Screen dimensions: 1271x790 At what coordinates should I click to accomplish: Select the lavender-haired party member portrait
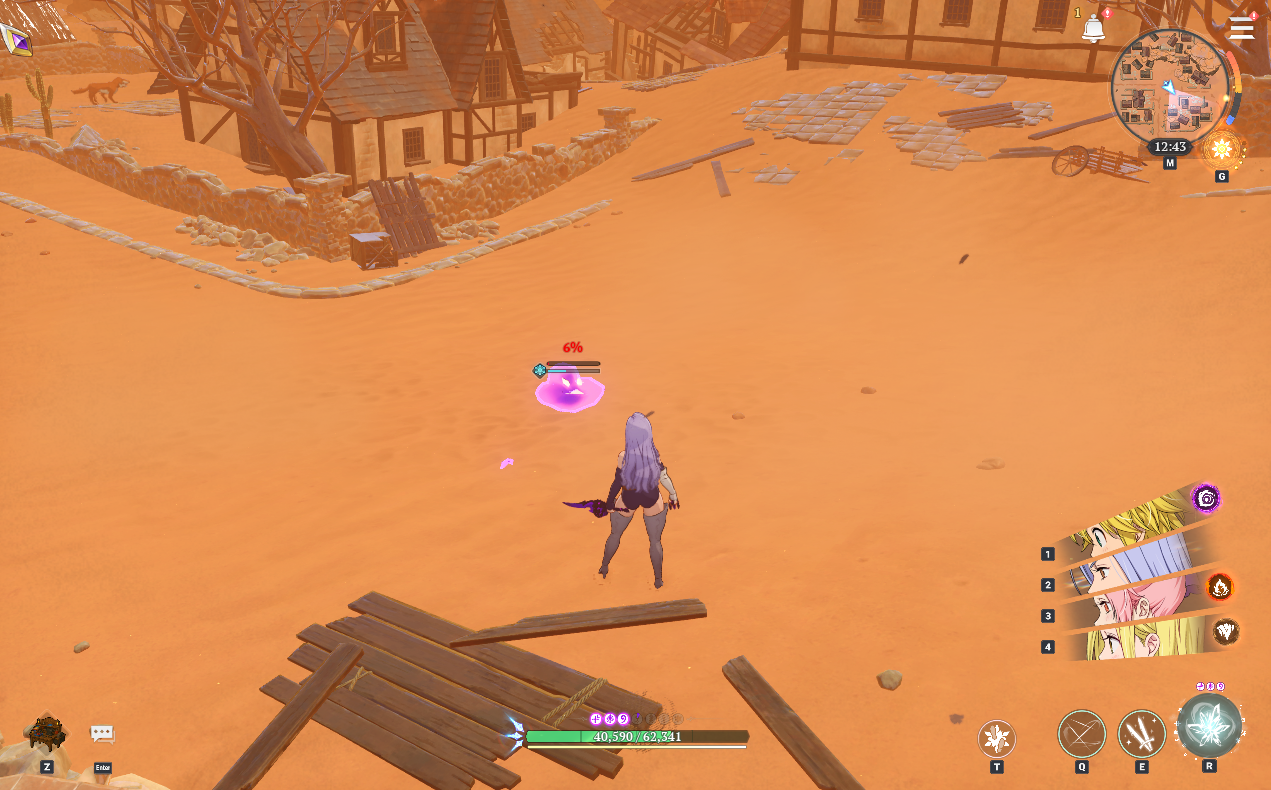click(1130, 566)
